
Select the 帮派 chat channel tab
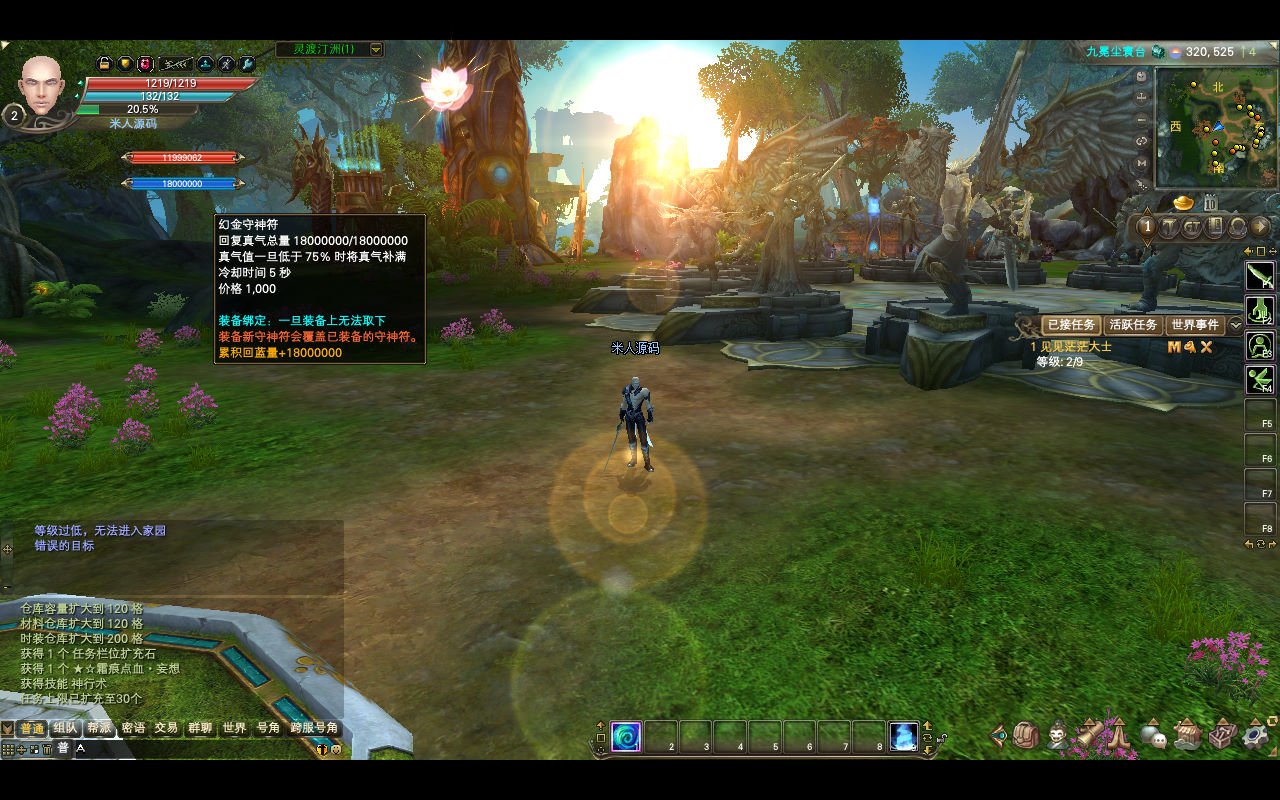point(98,728)
